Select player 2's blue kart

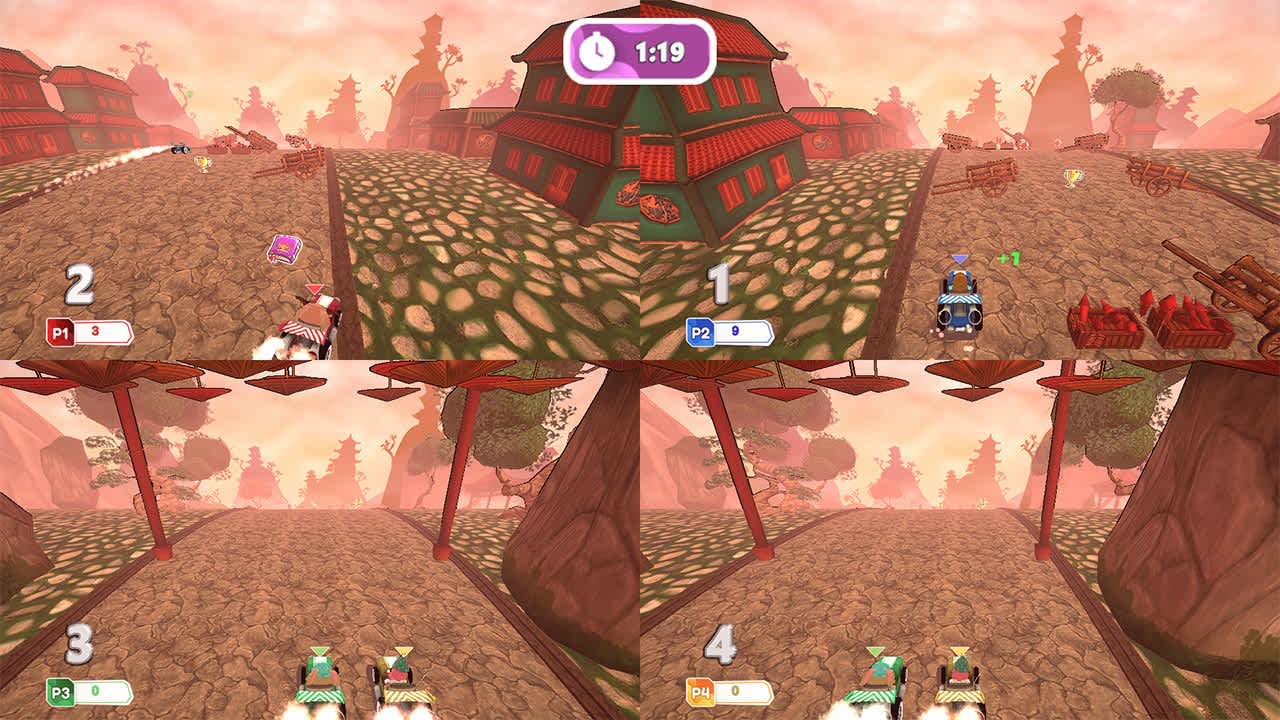click(x=958, y=305)
